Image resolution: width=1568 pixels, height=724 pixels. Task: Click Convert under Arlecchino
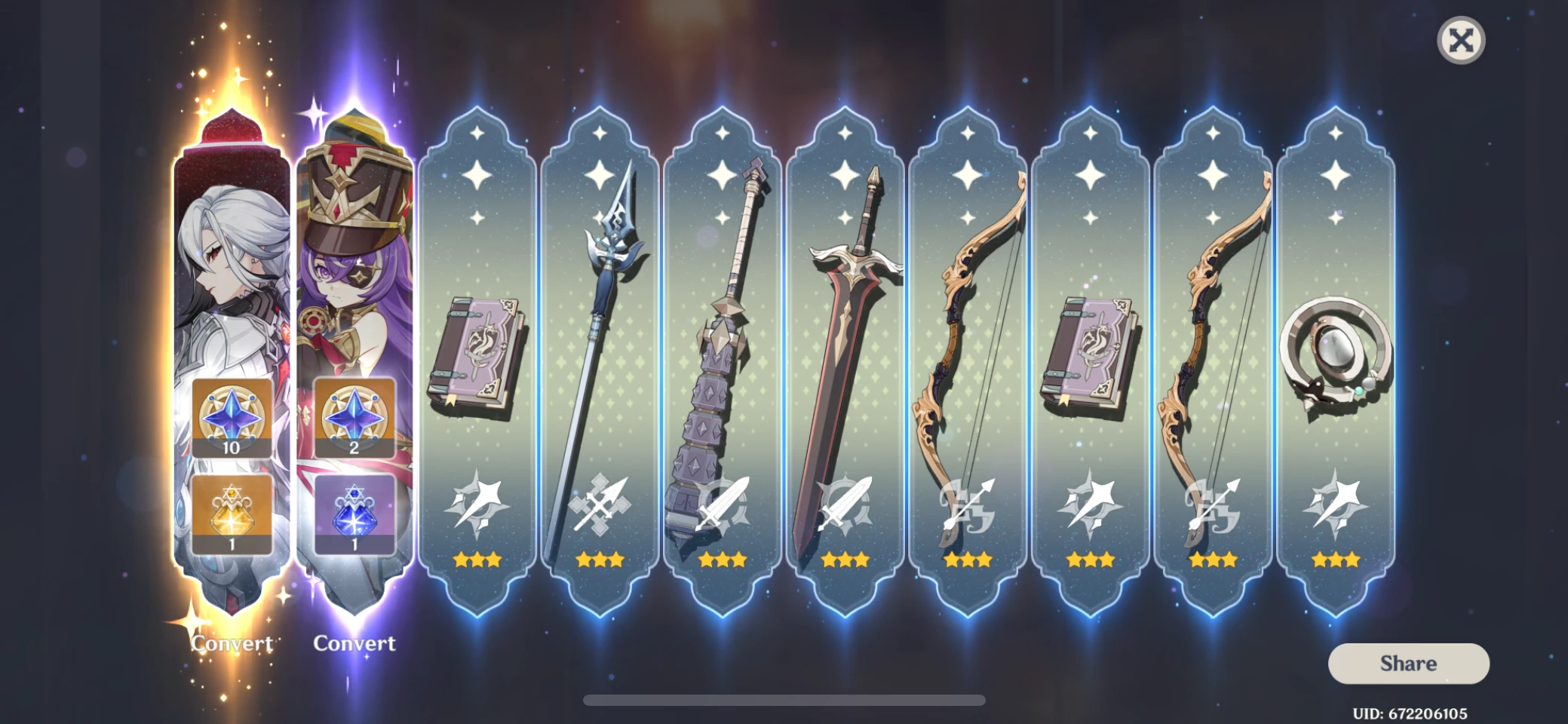(x=231, y=643)
